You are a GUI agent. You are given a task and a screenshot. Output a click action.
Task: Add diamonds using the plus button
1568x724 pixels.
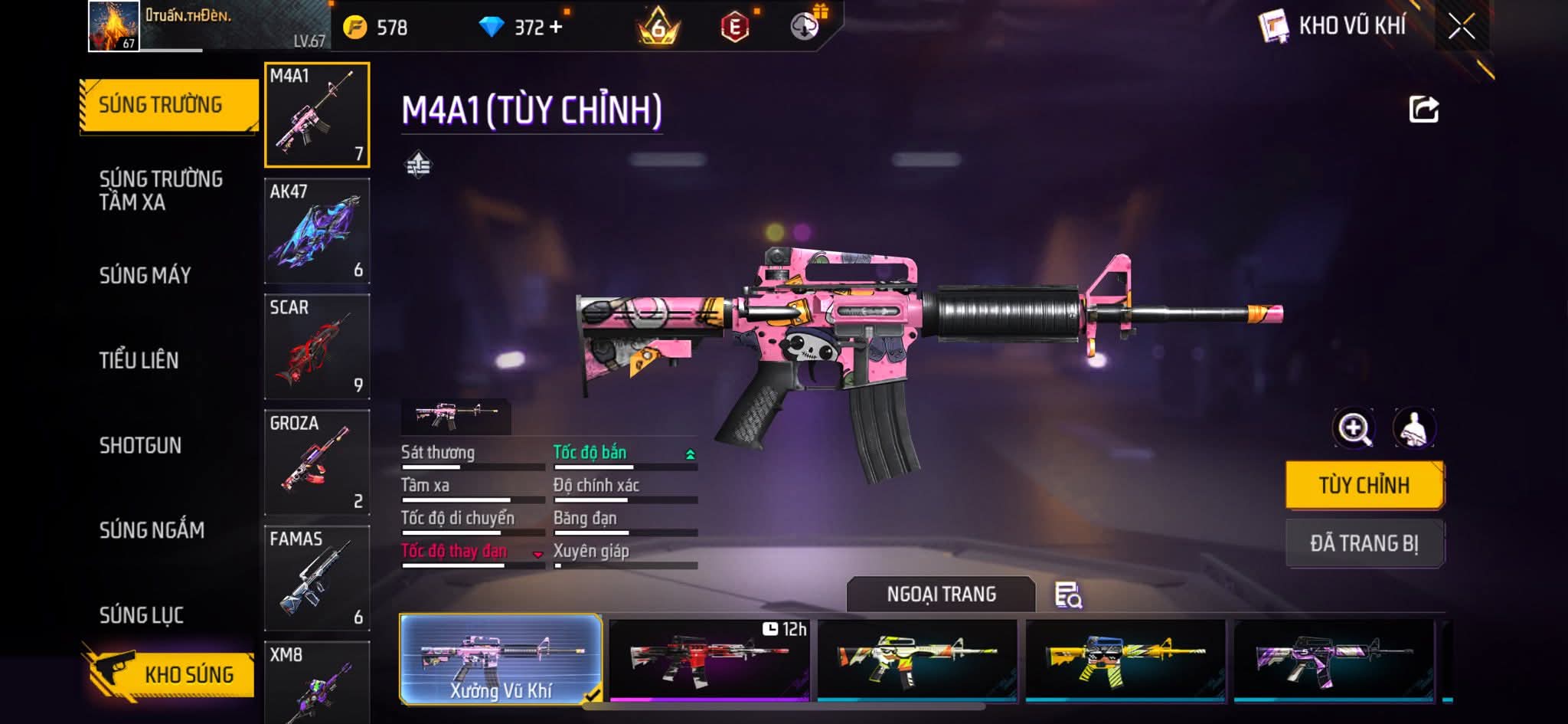click(x=556, y=28)
